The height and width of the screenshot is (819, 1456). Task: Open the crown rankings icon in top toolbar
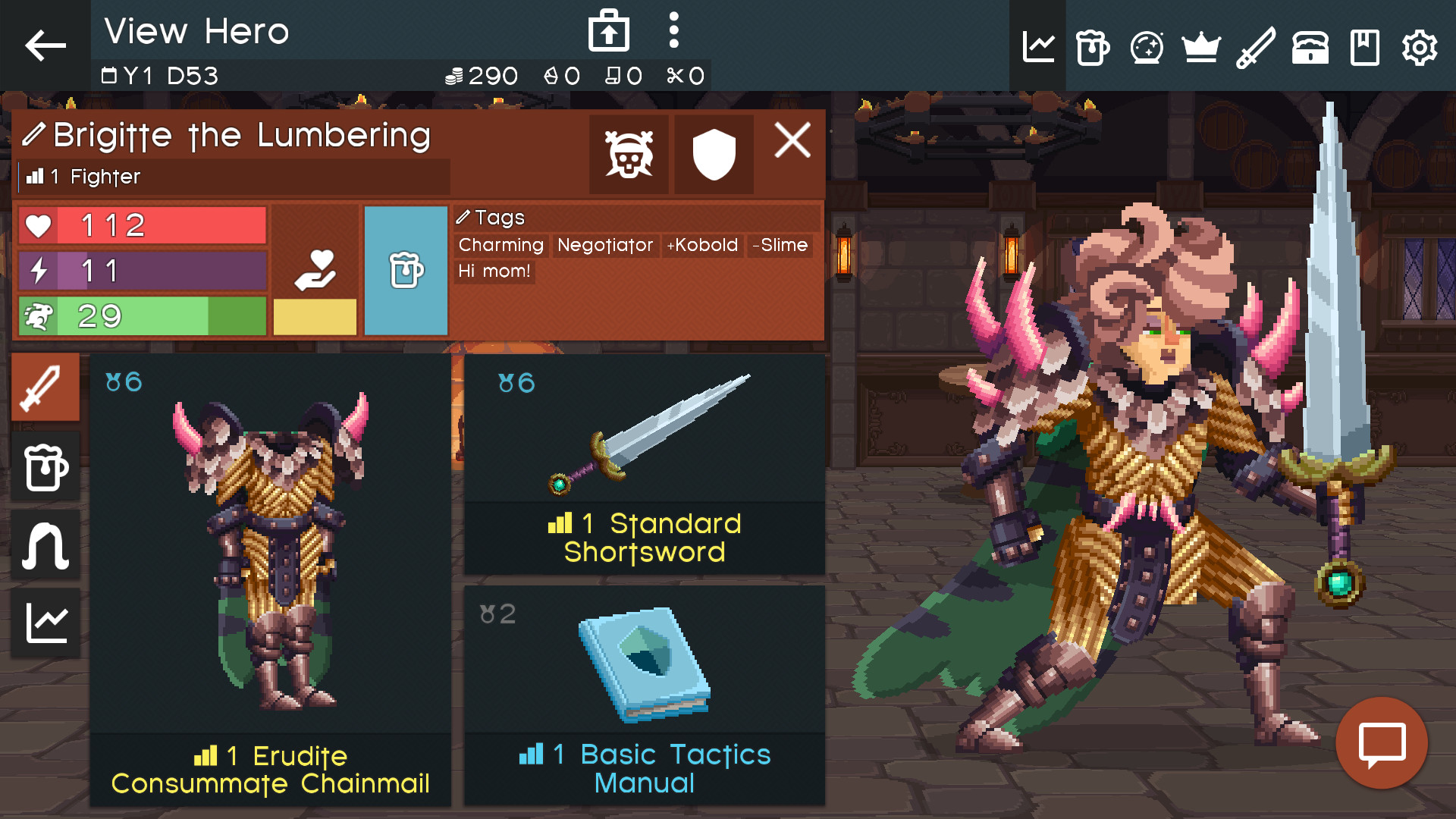pyautogui.click(x=1201, y=47)
